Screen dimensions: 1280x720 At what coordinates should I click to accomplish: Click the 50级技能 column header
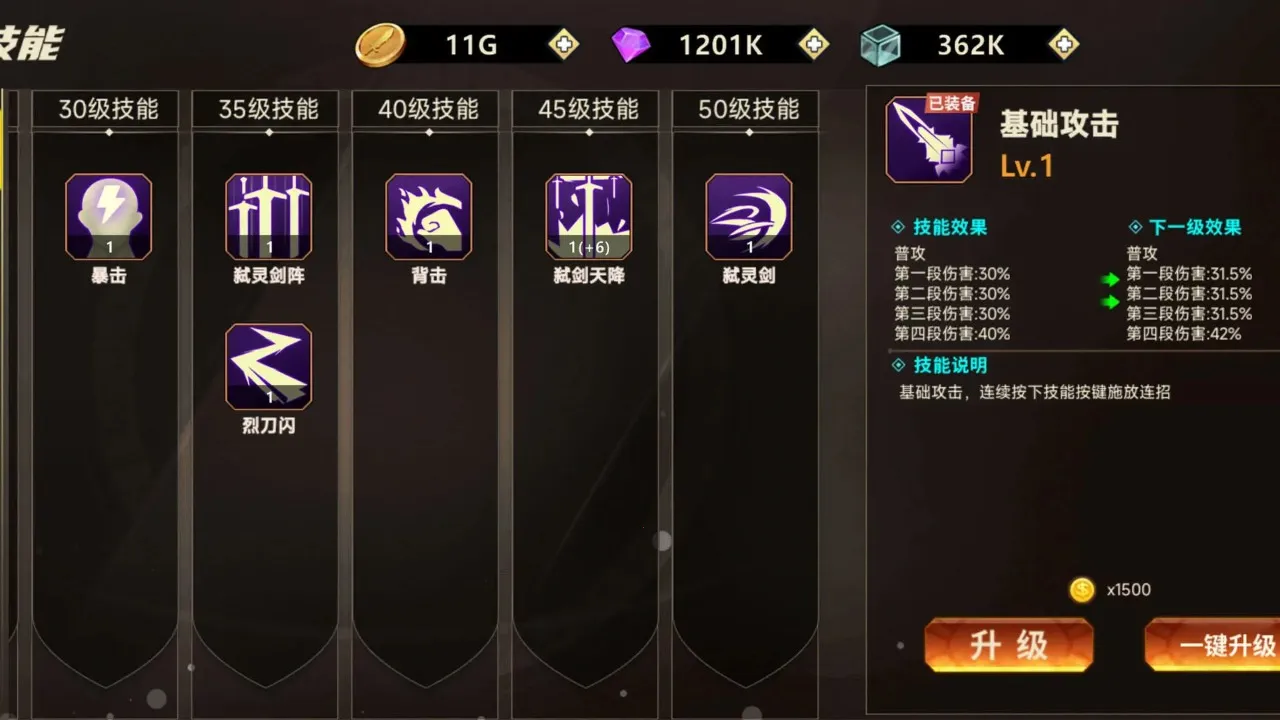click(745, 110)
